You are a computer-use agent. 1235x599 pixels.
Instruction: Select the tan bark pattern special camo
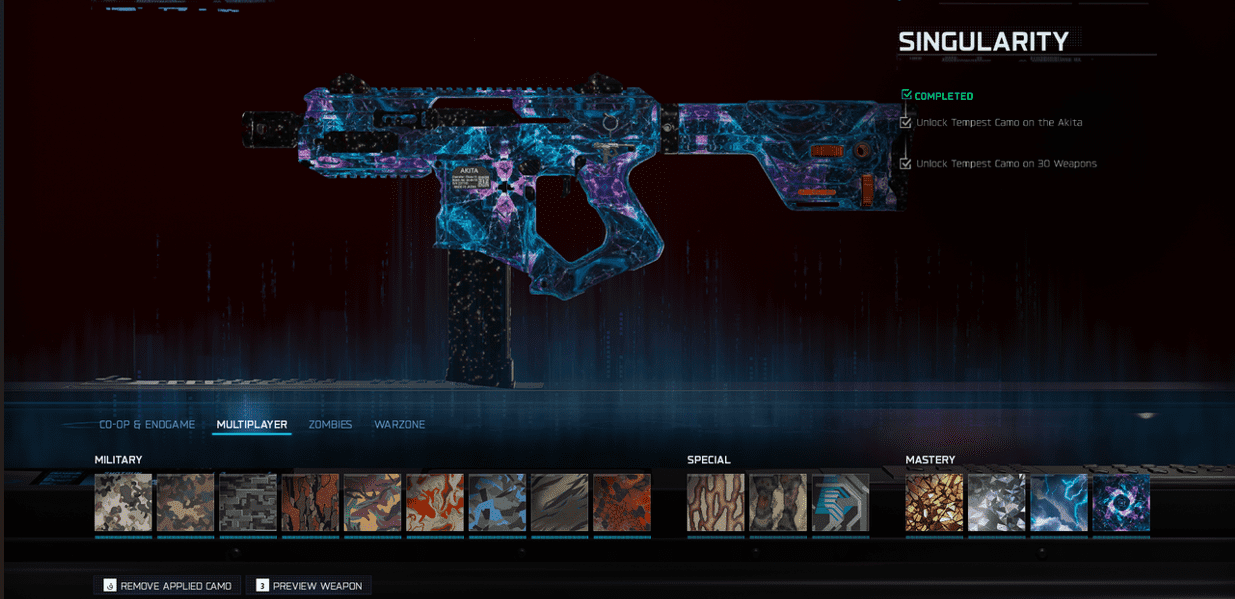[716, 502]
